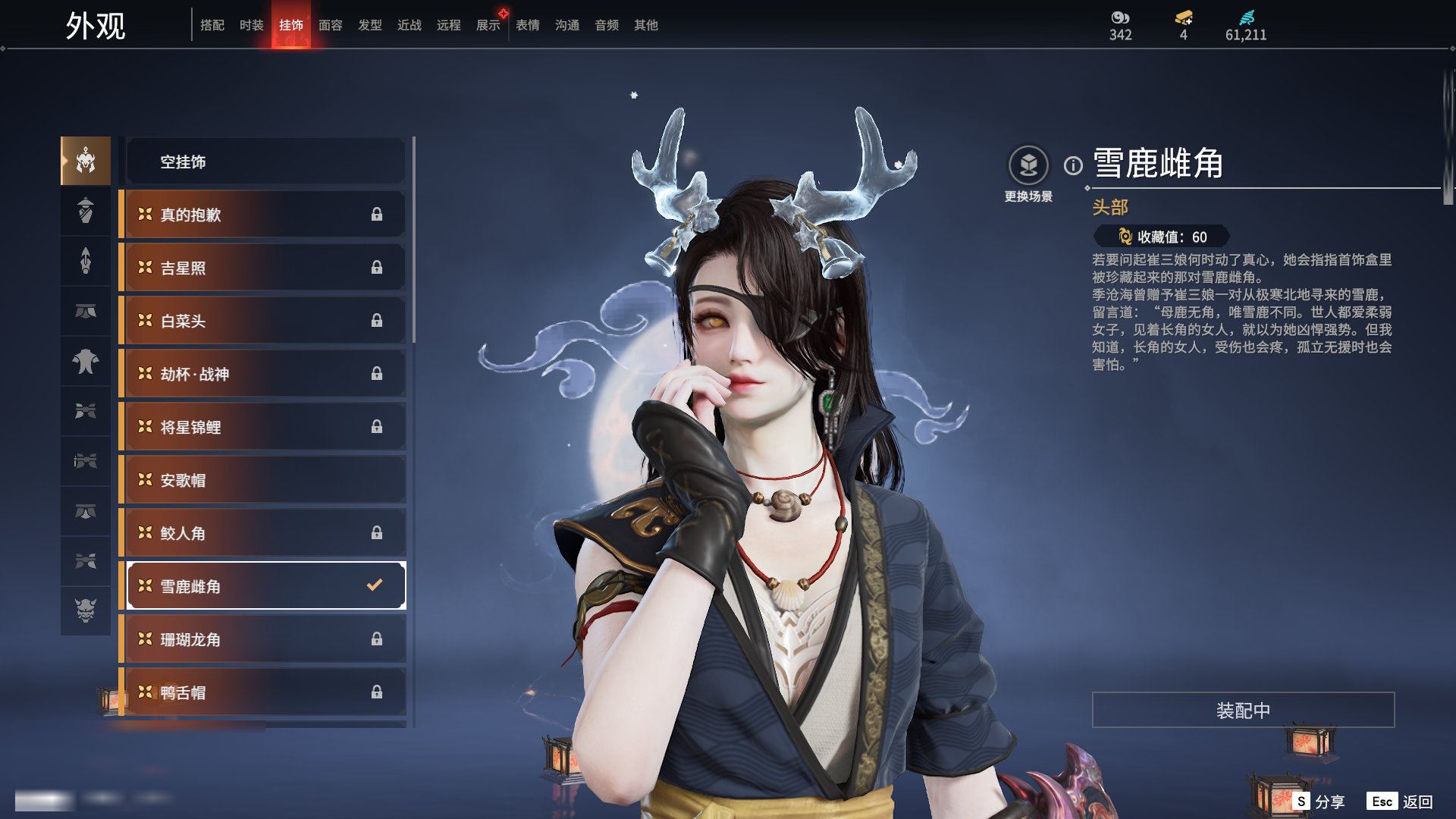The width and height of the screenshot is (1456, 819).
Task: Switch to the 表情 tab
Action: click(x=527, y=25)
